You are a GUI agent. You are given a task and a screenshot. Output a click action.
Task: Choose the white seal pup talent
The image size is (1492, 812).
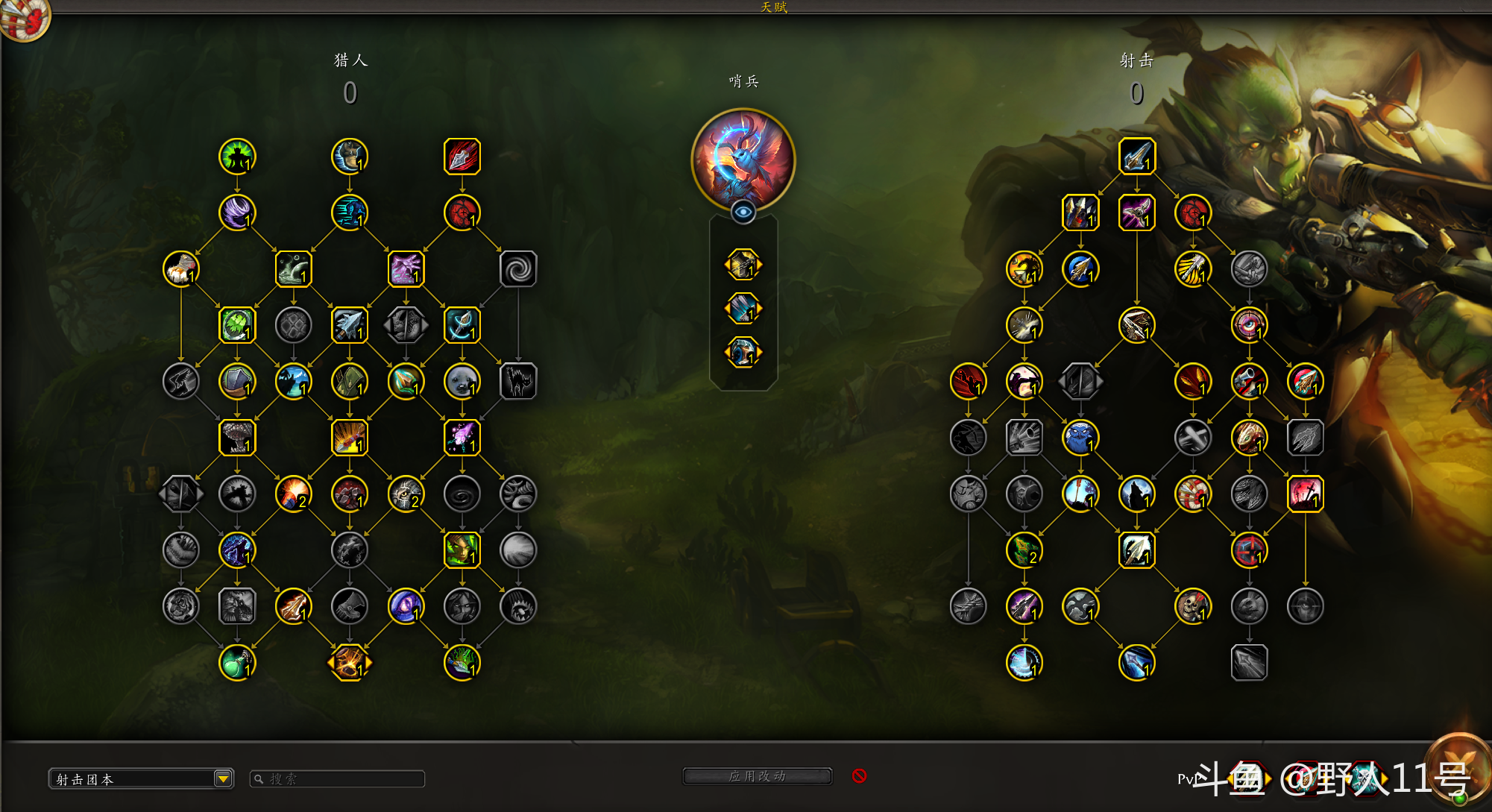click(x=462, y=381)
